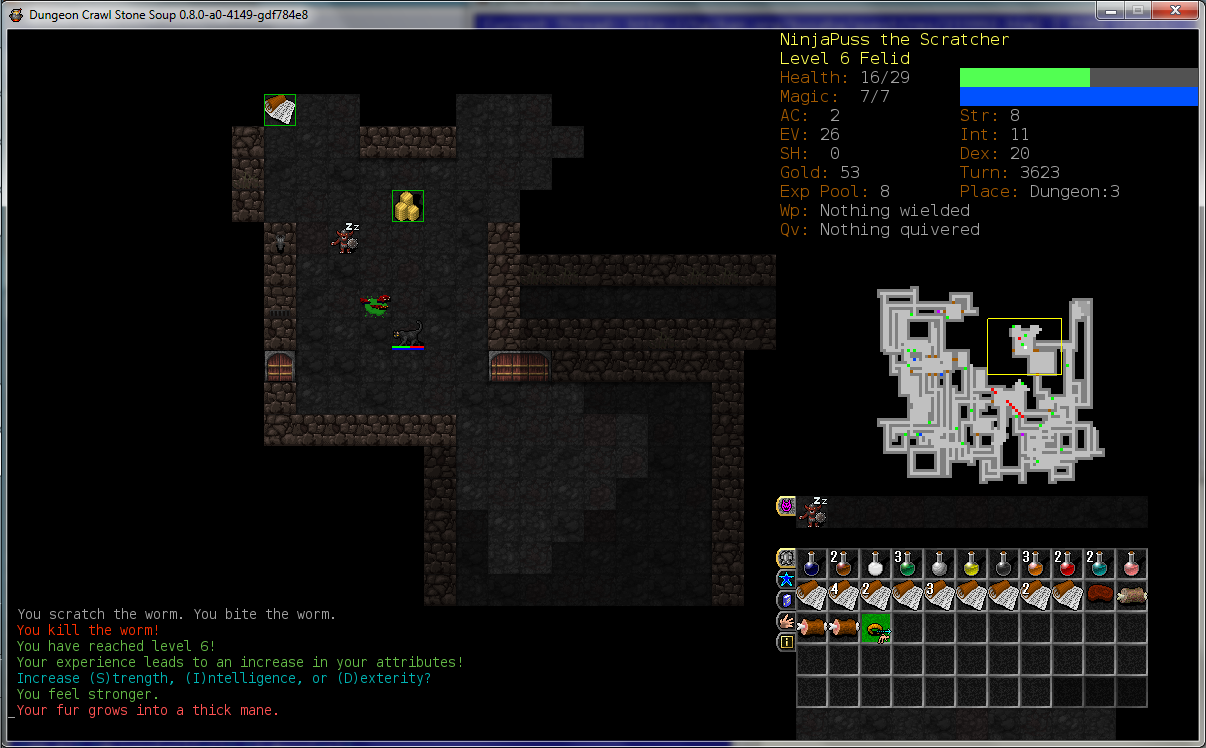Choose the yellow potion slot
This screenshot has height=748, width=1206.
pyautogui.click(x=972, y=564)
